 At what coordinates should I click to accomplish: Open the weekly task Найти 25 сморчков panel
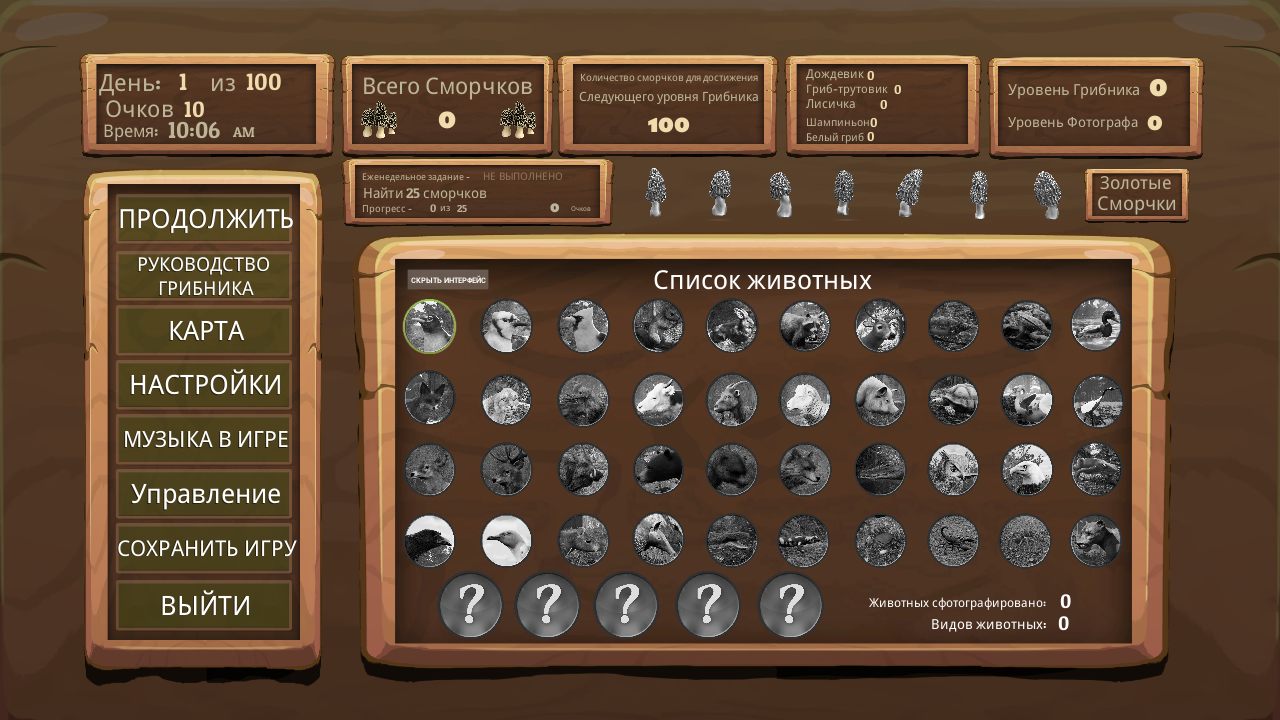(x=476, y=192)
